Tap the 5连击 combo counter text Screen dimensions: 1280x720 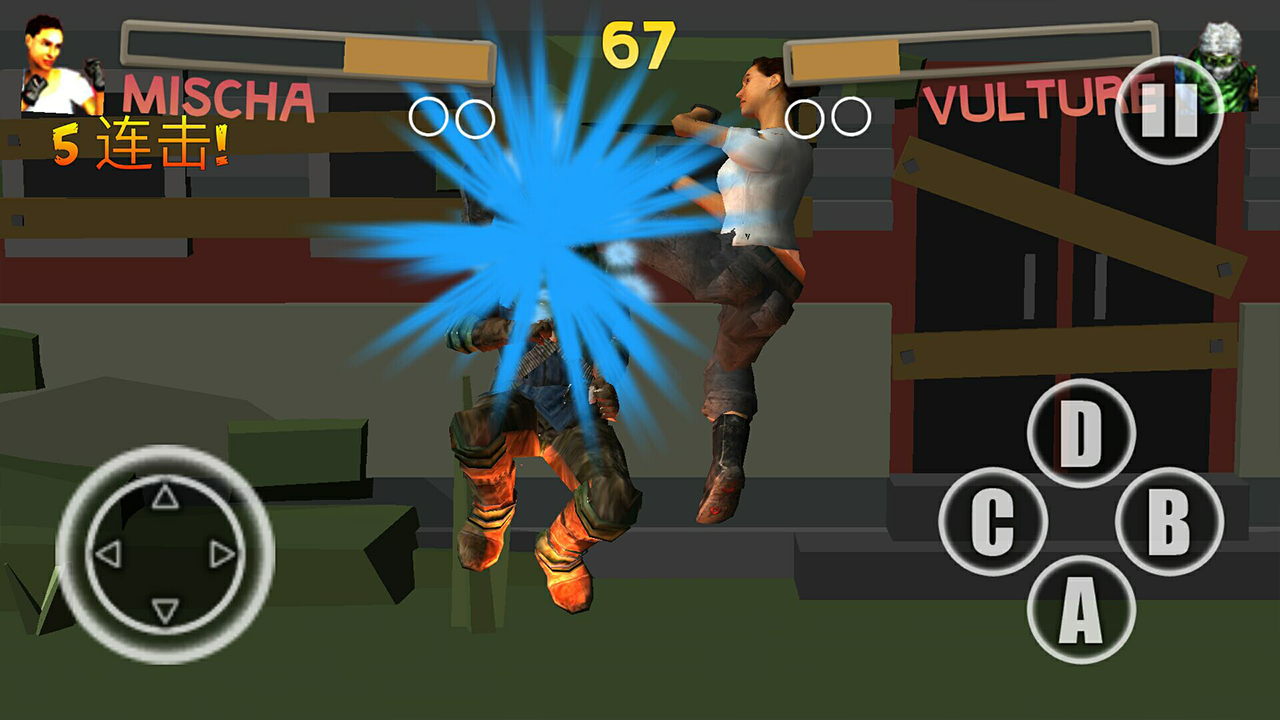point(142,143)
